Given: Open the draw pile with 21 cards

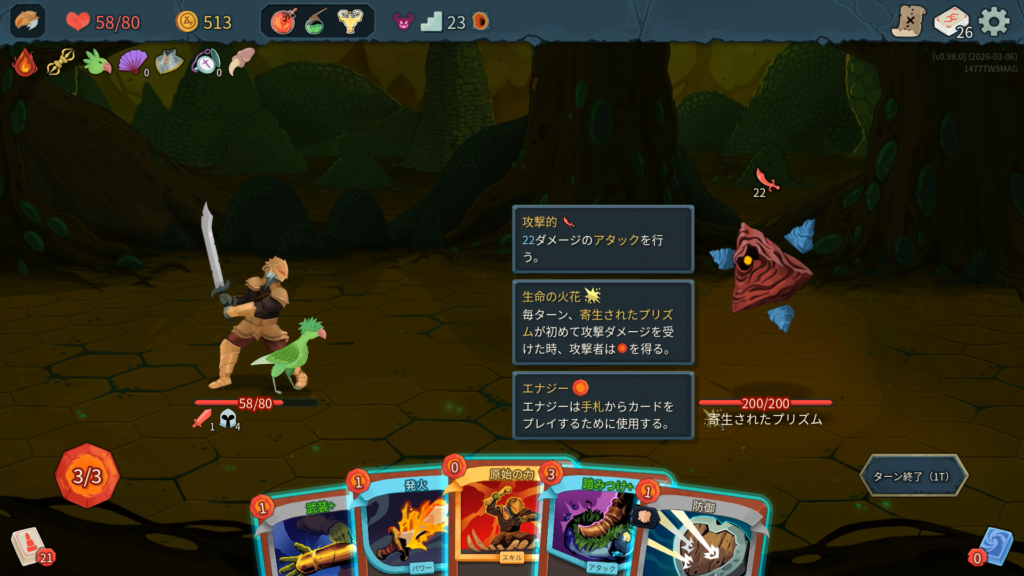Looking at the screenshot, I should click(x=30, y=546).
